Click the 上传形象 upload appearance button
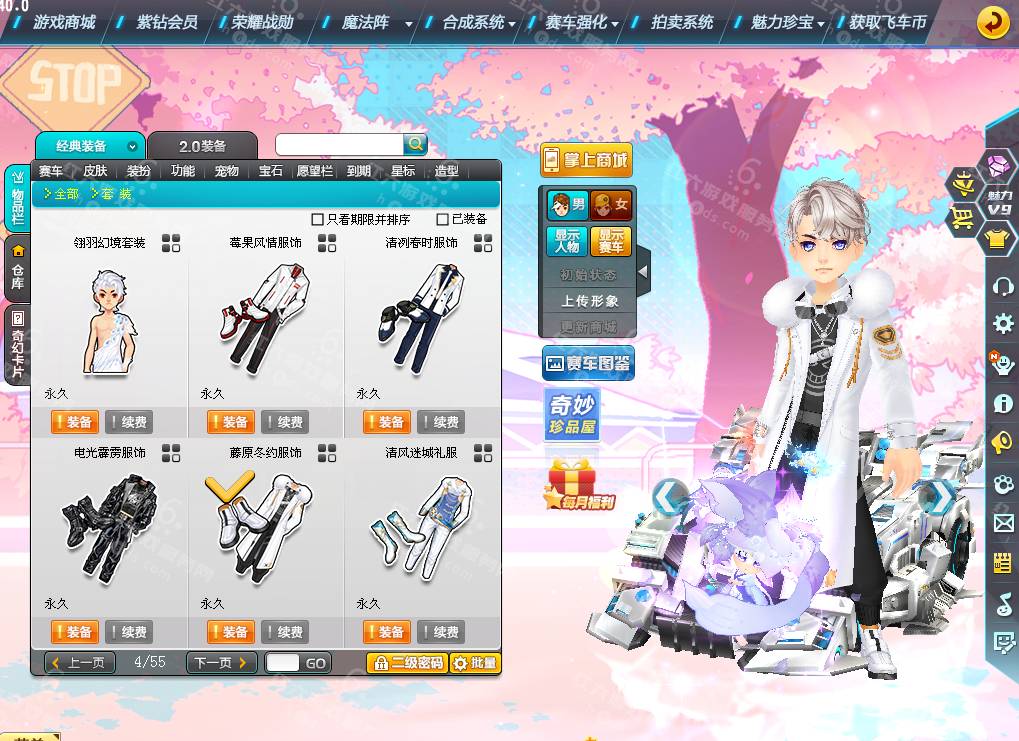Image resolution: width=1019 pixels, height=741 pixels. point(589,300)
